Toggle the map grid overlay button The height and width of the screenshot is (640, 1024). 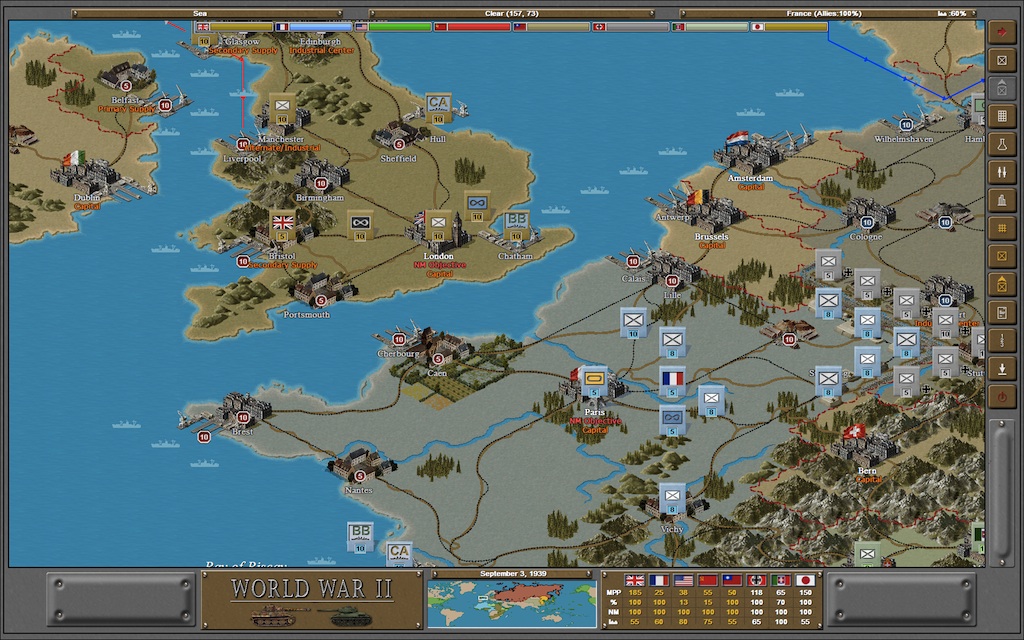[x=1001, y=229]
